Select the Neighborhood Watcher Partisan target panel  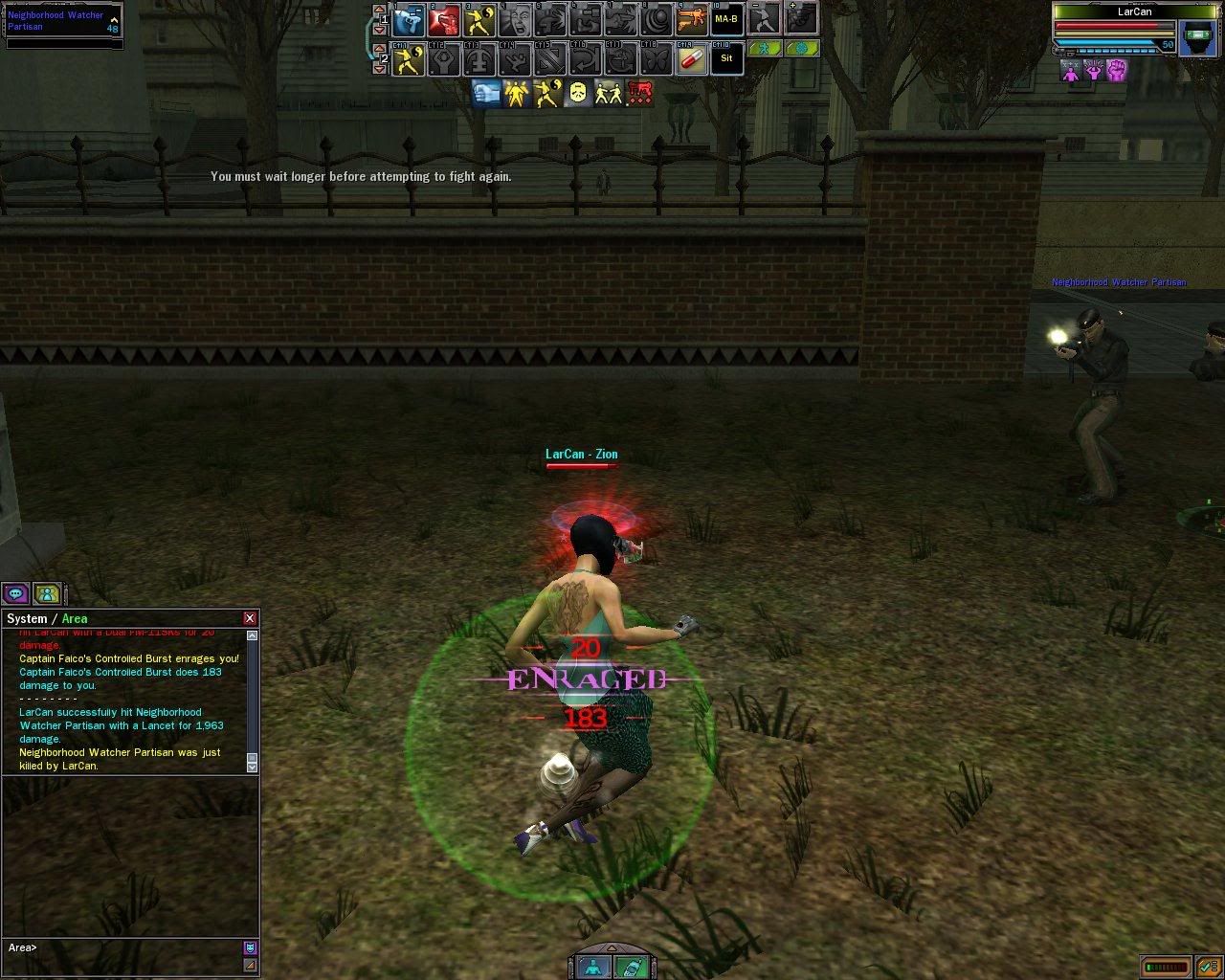tap(63, 23)
